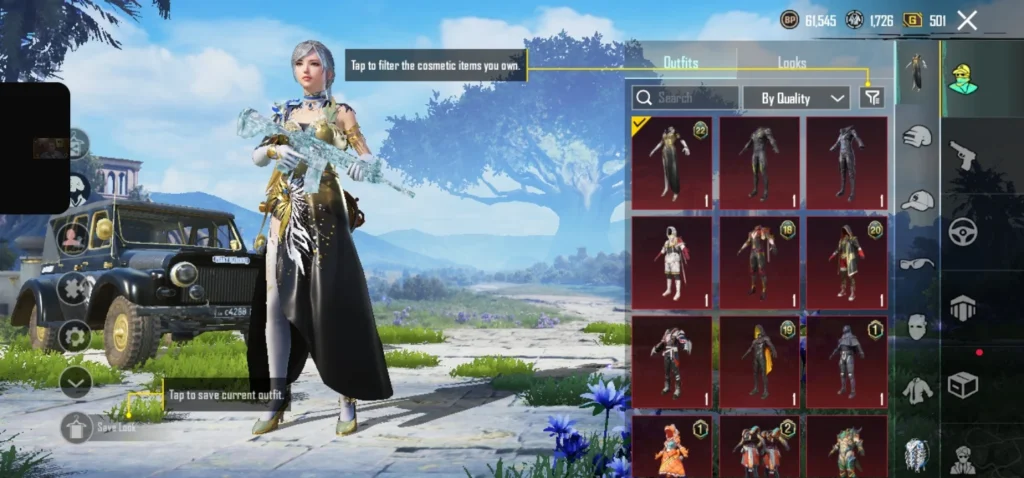This screenshot has width=1024, height=478.
Task: Select the face mask category
Action: 917,326
